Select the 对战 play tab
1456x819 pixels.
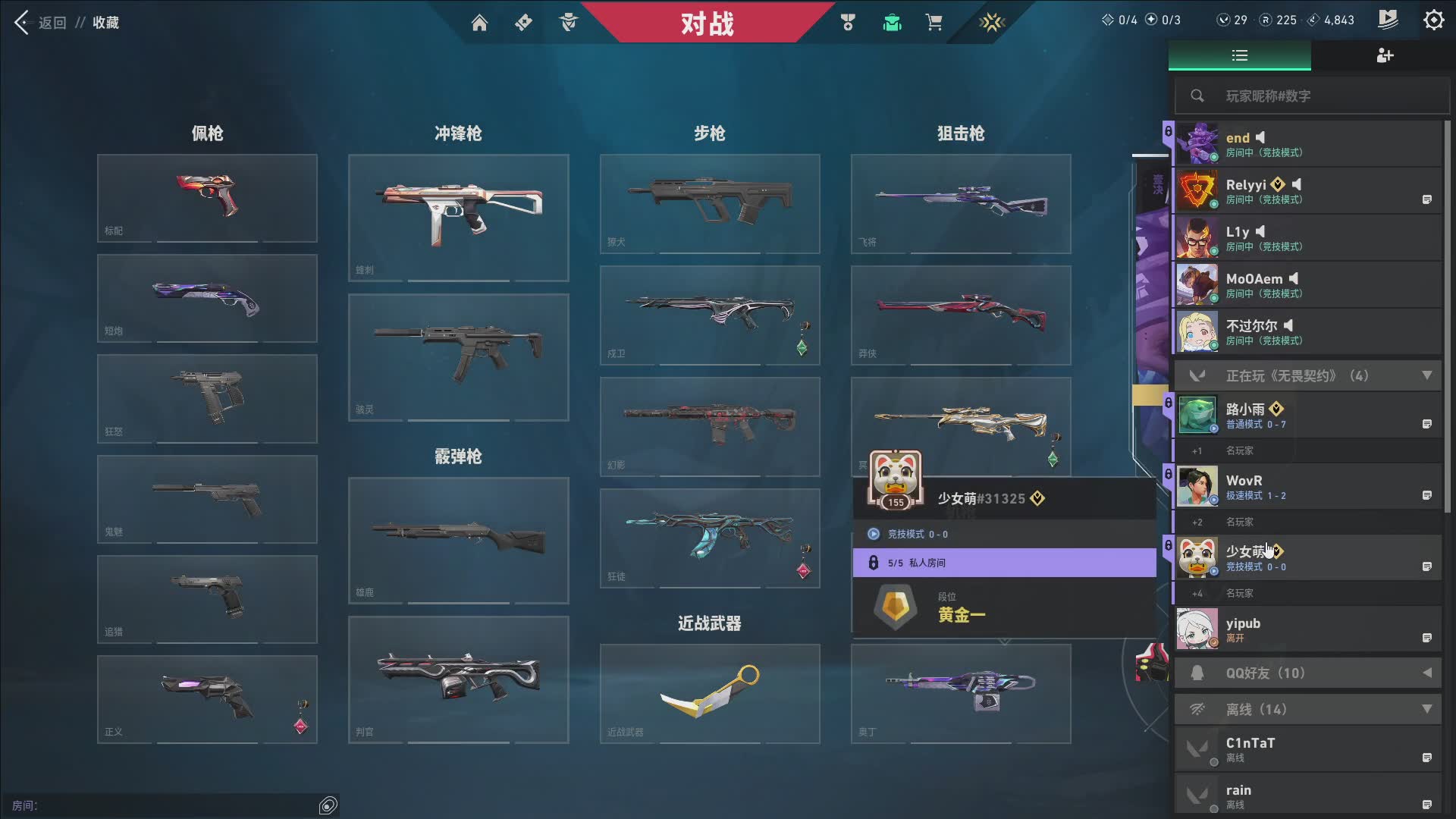707,23
